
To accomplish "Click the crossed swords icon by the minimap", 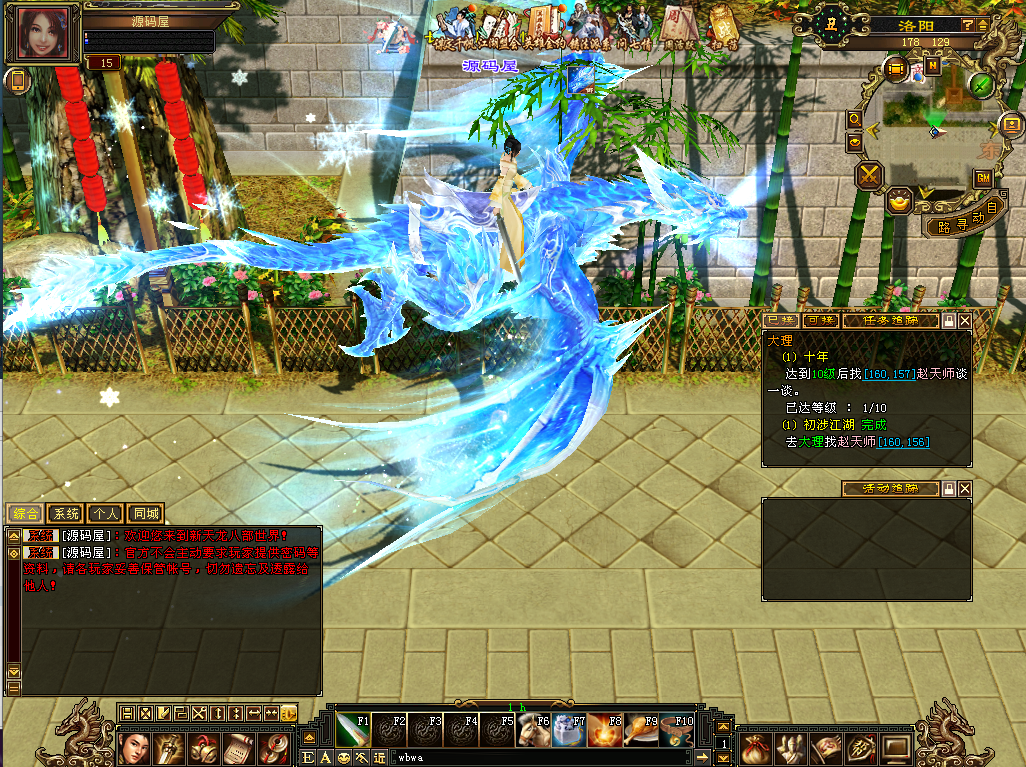I will [869, 177].
